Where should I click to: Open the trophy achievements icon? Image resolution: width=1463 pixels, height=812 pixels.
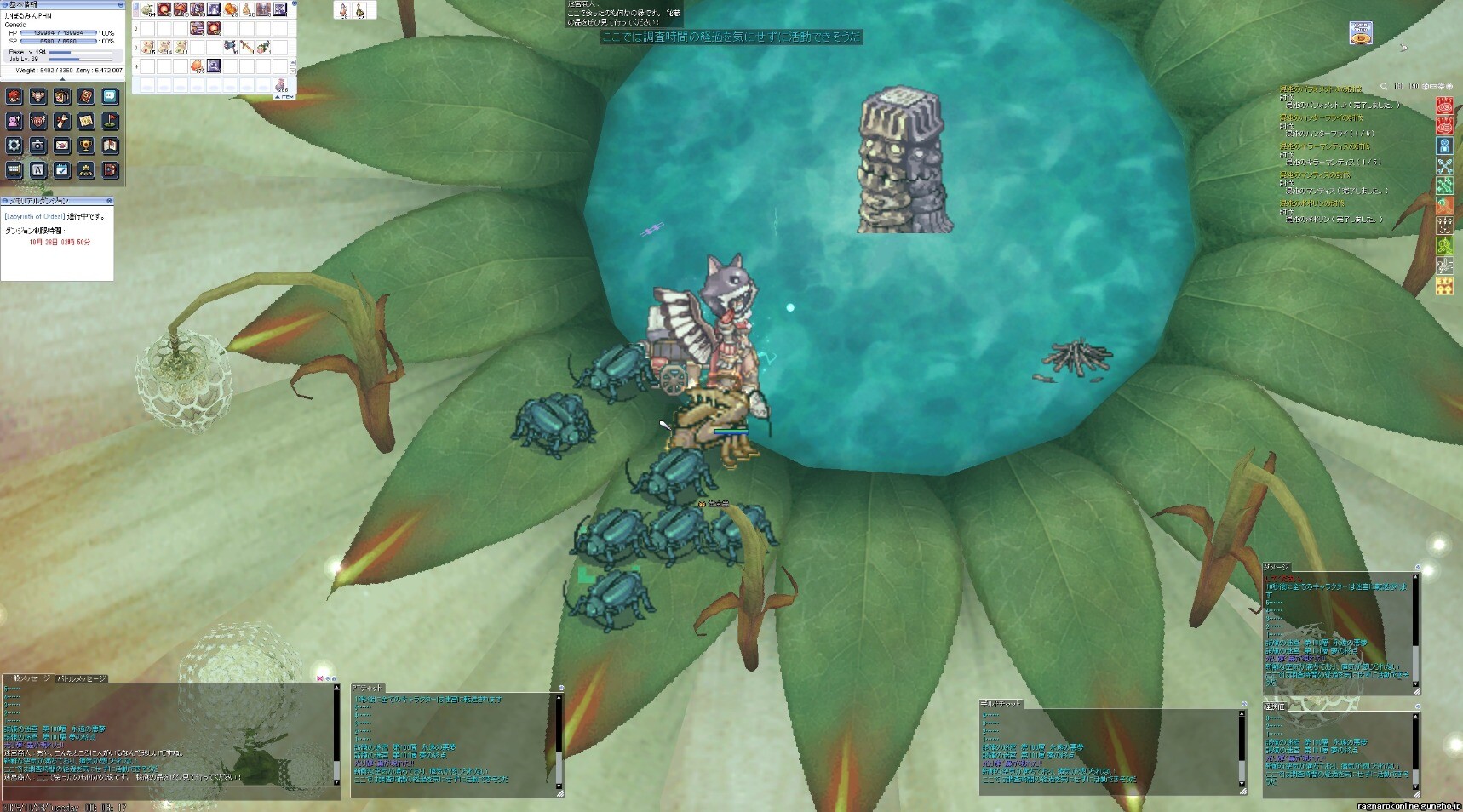coord(86,146)
